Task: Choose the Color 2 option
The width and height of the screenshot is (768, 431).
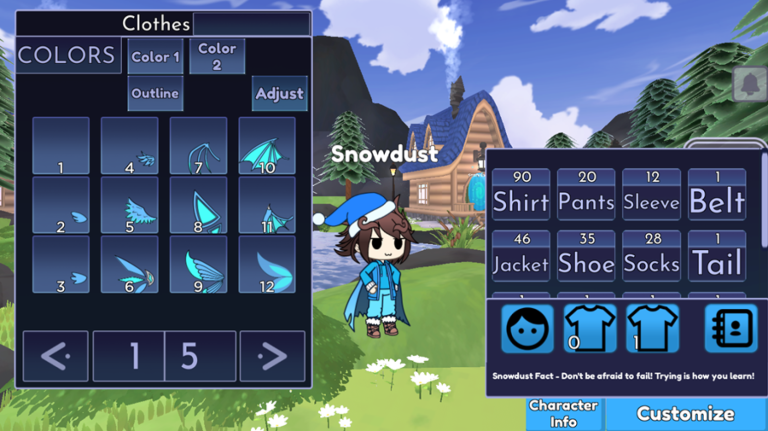Action: tap(217, 56)
